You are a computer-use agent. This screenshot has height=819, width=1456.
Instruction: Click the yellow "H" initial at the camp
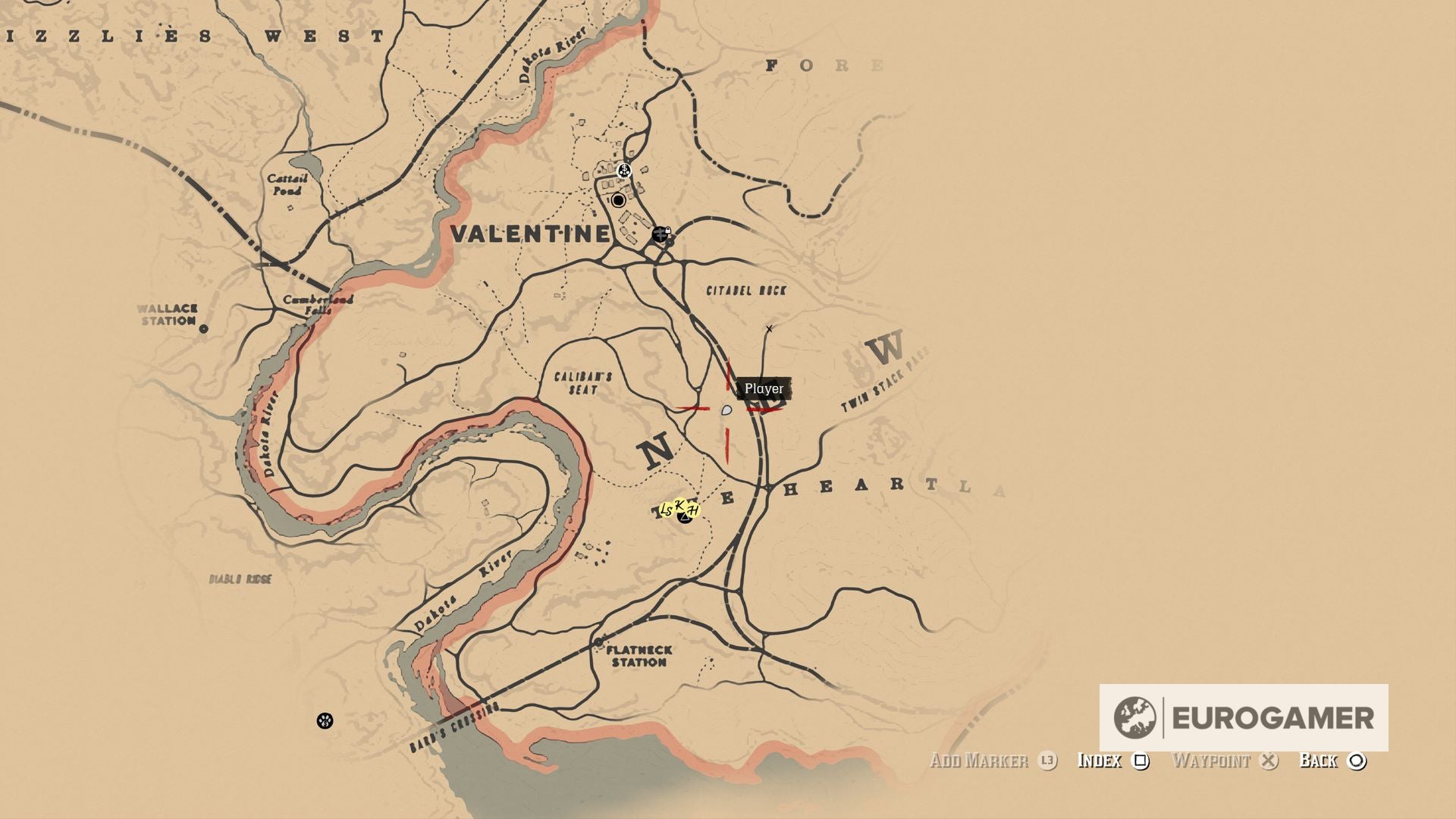[692, 510]
